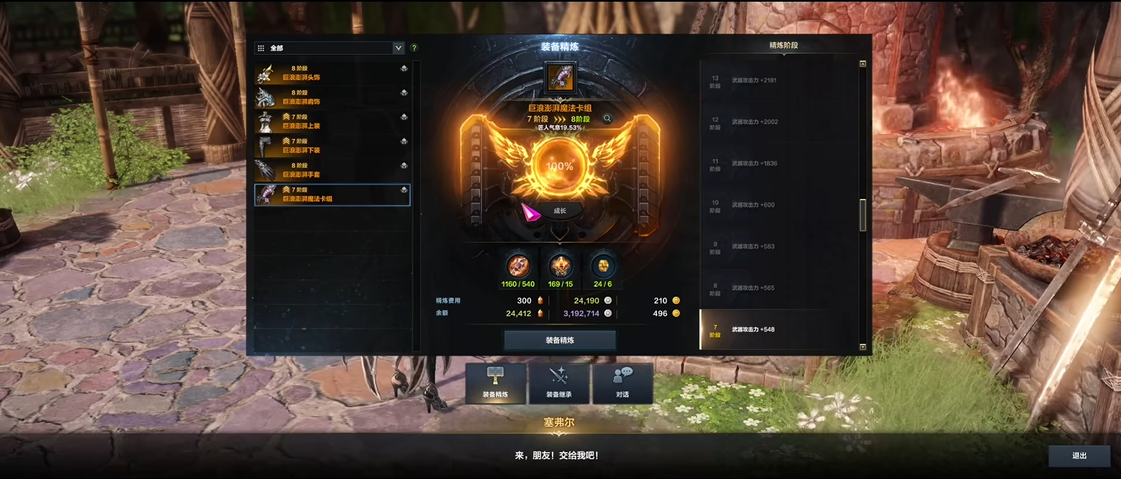Click the 成长 growth button
Viewport: 1121px width, 479px height.
(x=559, y=211)
